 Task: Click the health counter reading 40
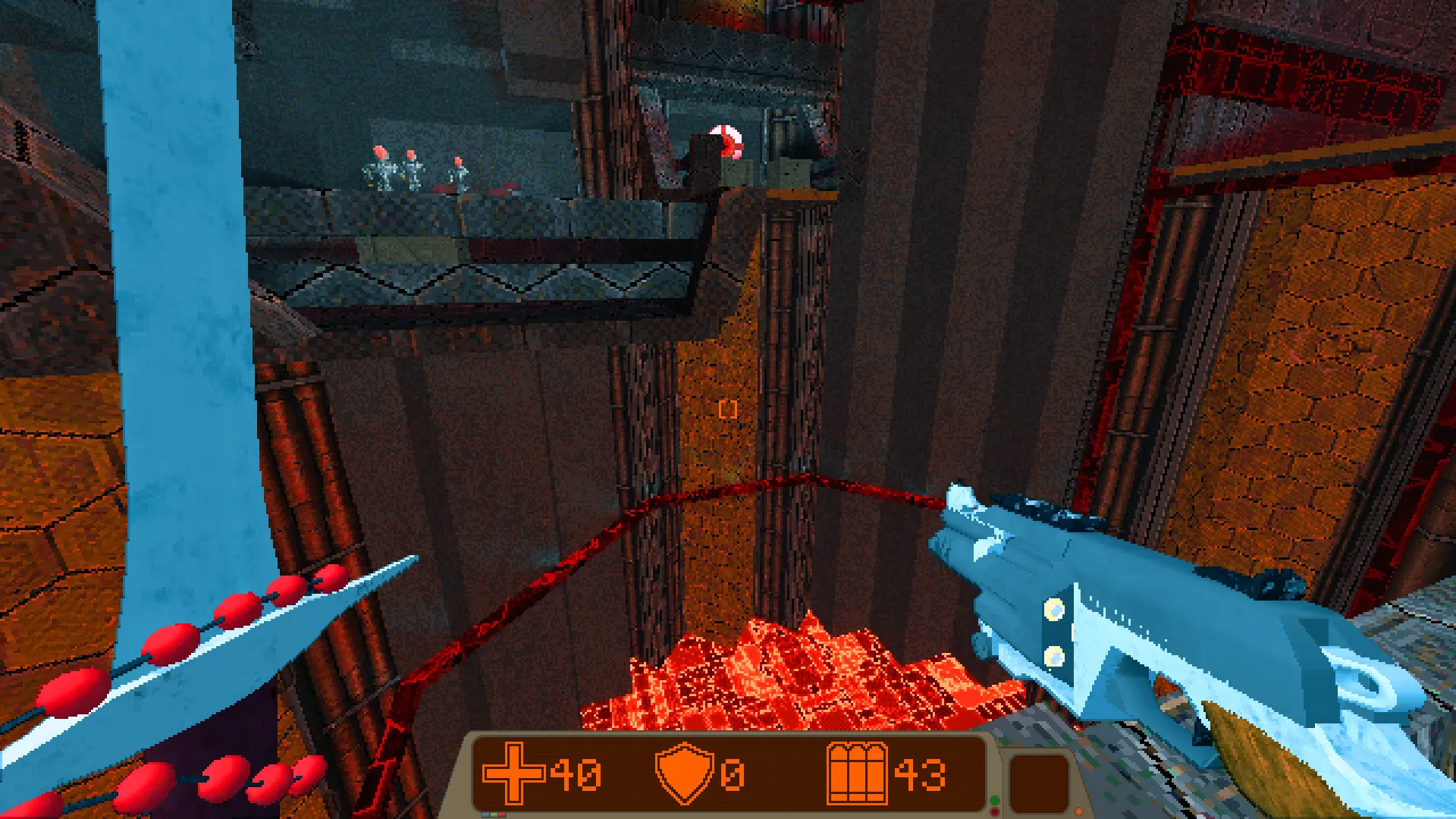pyautogui.click(x=574, y=773)
